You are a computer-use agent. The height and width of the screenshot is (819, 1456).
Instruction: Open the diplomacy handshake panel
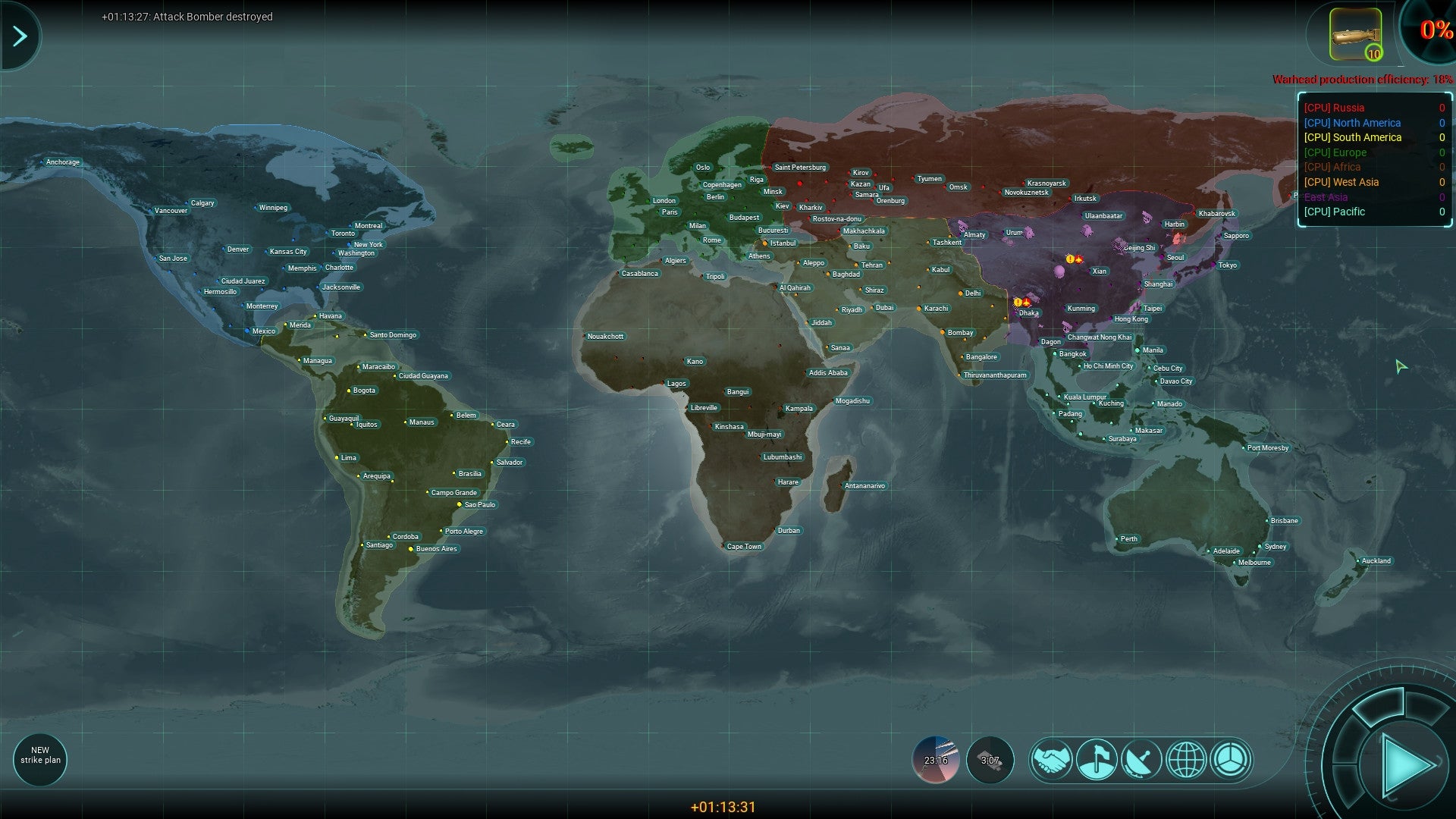coord(1053,759)
